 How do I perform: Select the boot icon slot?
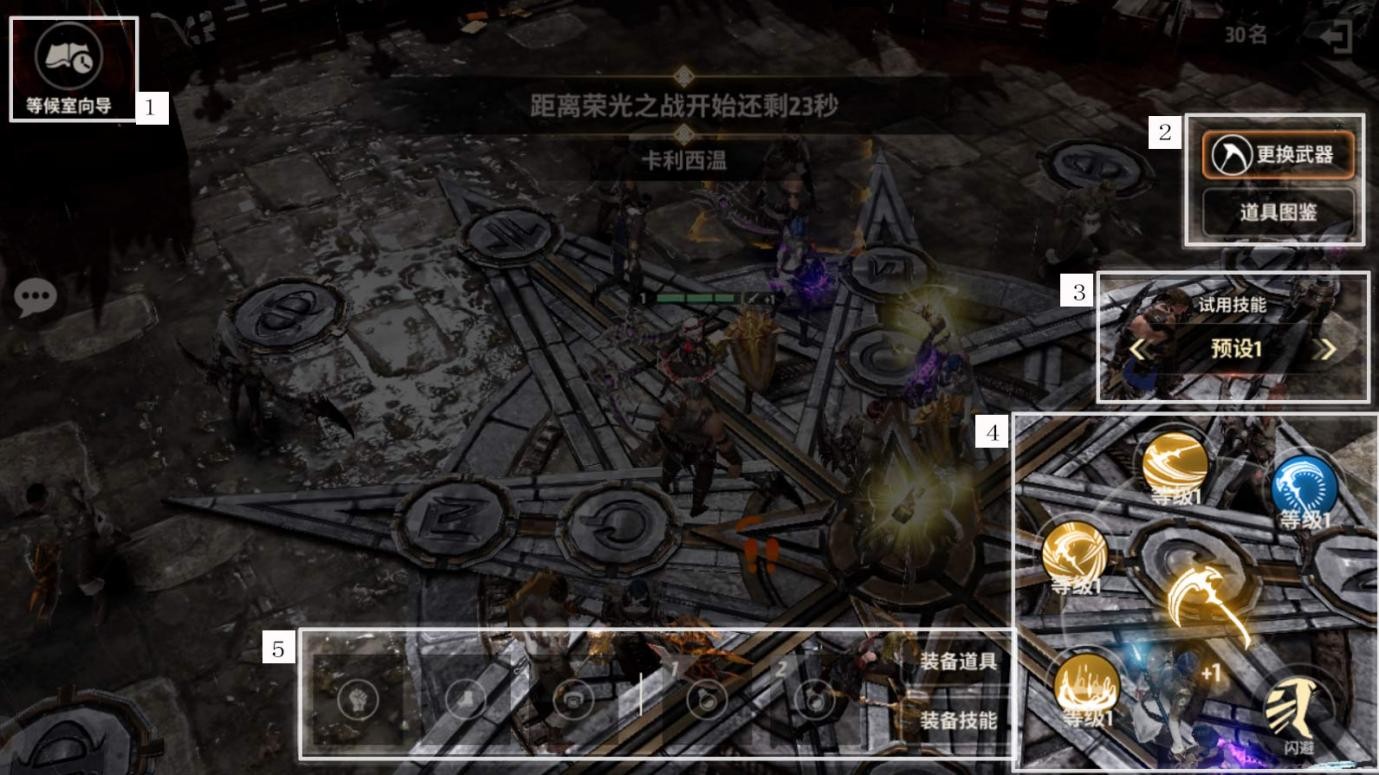pyautogui.click(x=465, y=699)
